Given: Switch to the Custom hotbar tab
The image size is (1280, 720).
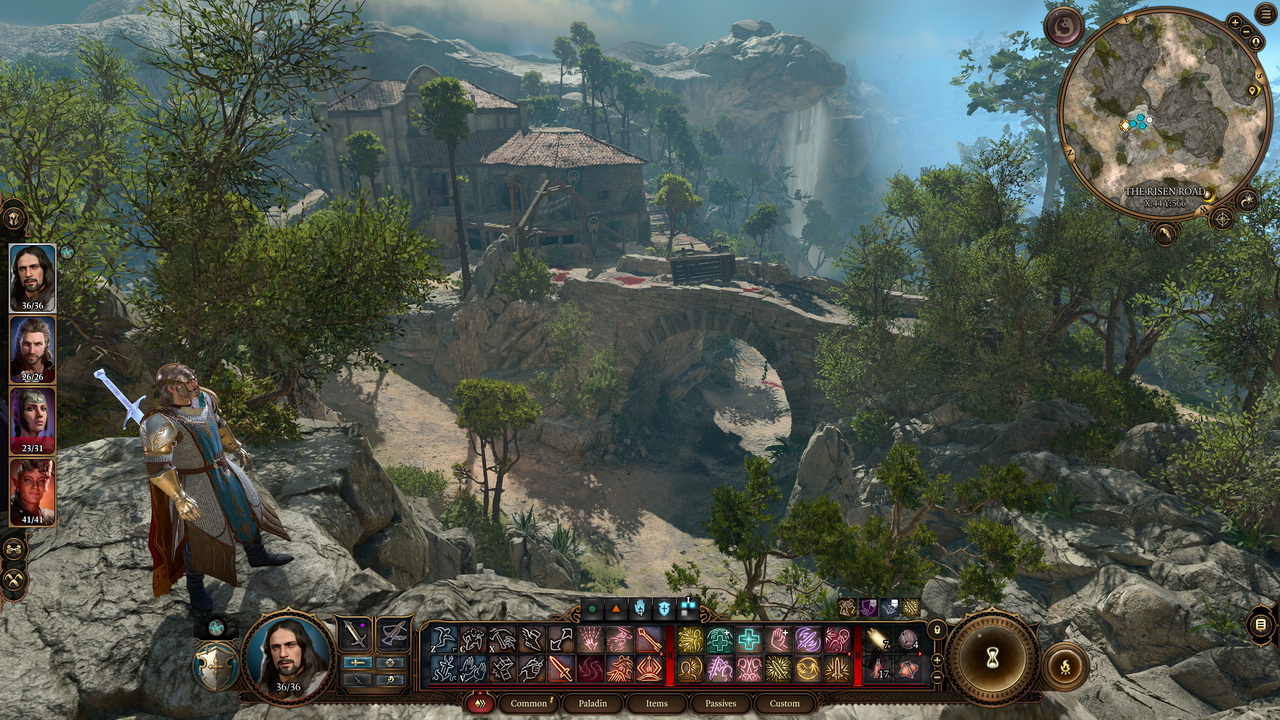Looking at the screenshot, I should pyautogui.click(x=784, y=703).
